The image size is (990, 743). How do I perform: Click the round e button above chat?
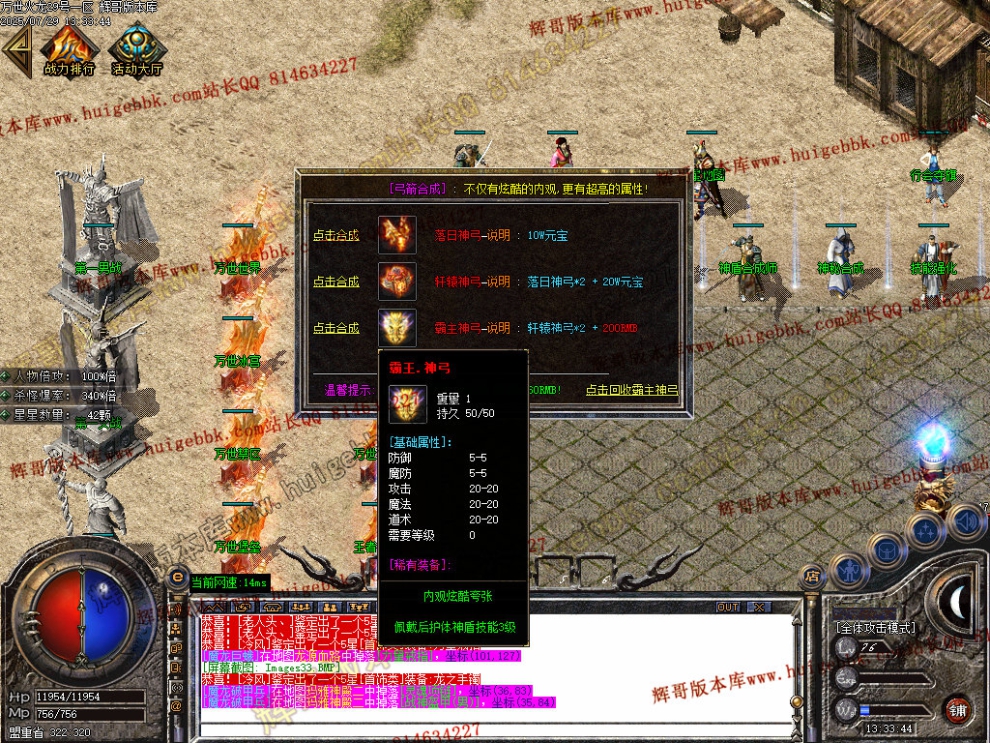177,577
